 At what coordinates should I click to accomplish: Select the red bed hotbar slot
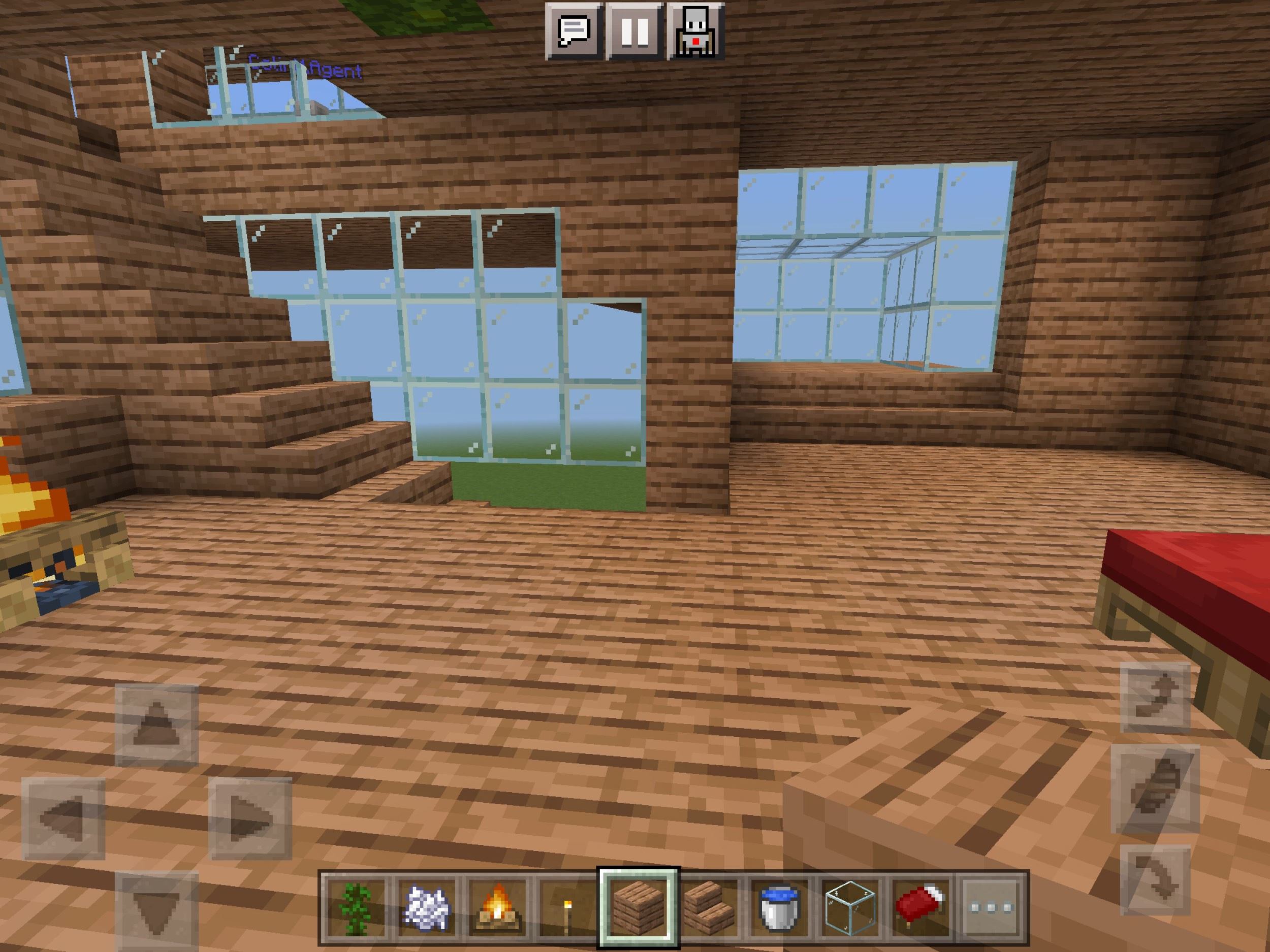[921, 908]
